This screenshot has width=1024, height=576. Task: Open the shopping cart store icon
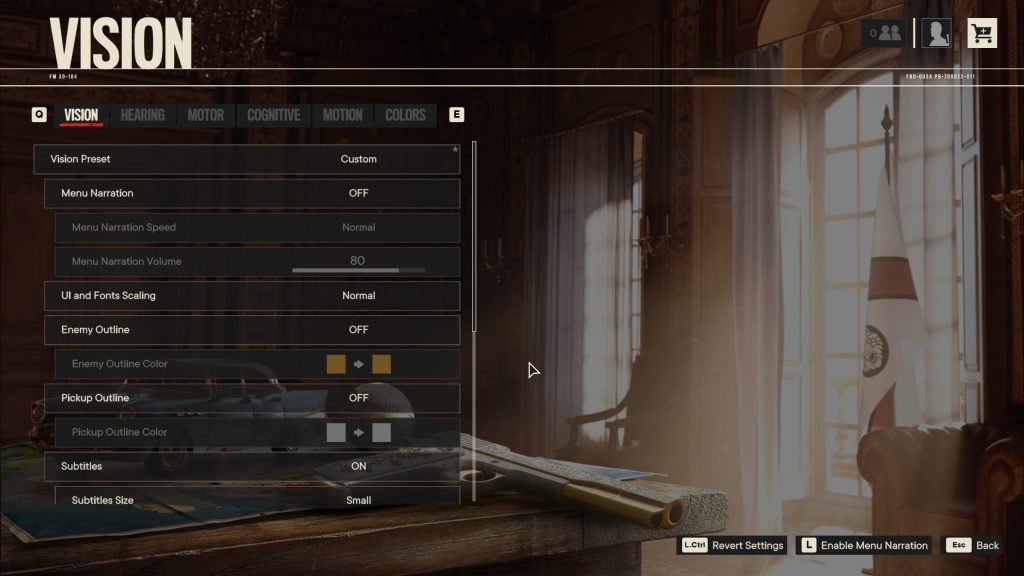coord(982,34)
